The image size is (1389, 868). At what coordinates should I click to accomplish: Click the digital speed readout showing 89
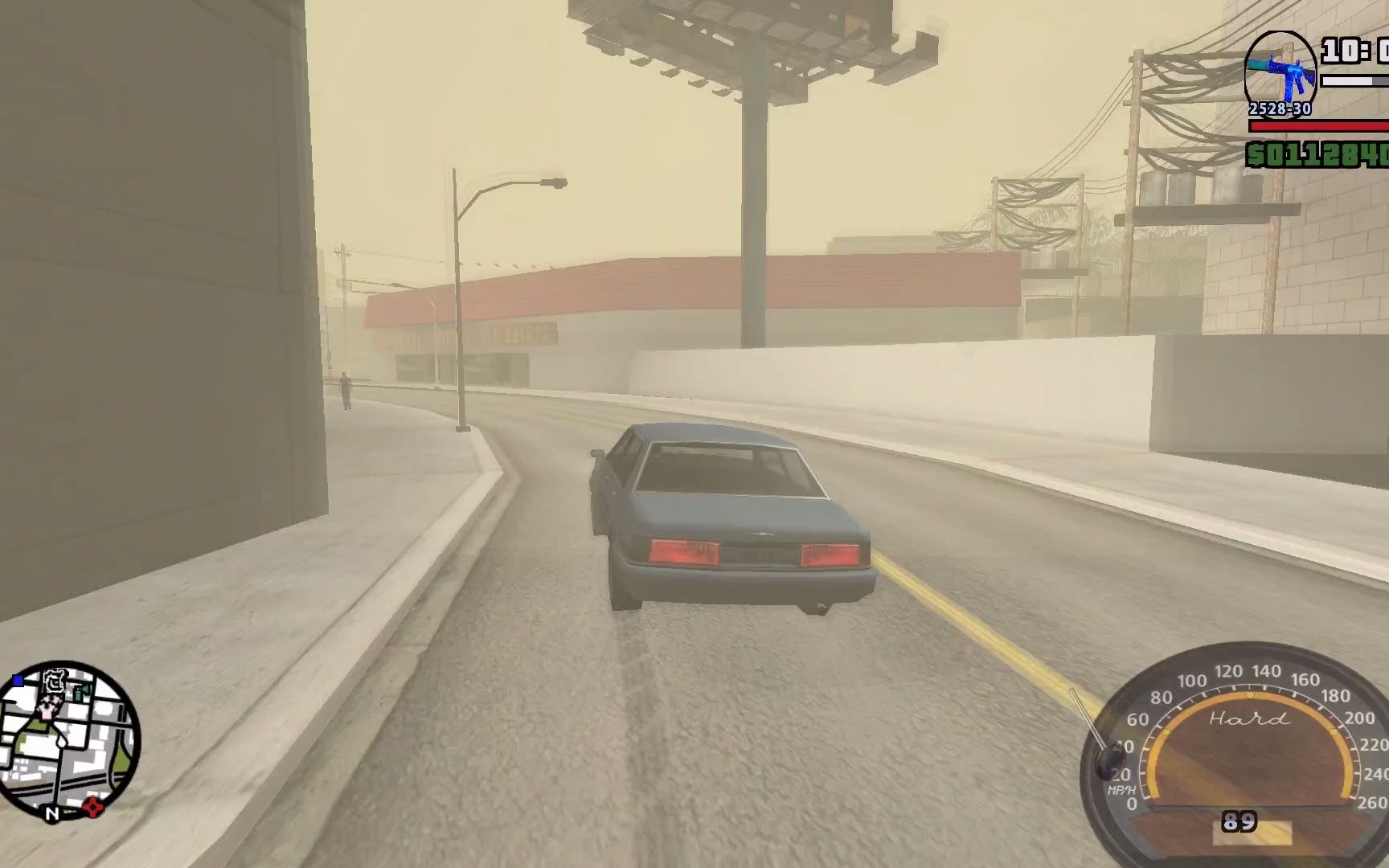coord(1242,822)
